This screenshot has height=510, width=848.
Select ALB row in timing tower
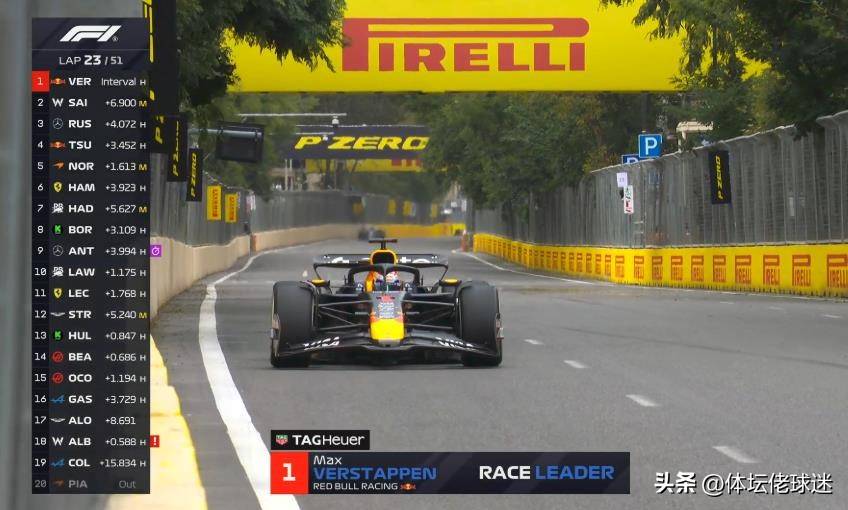(x=90, y=441)
